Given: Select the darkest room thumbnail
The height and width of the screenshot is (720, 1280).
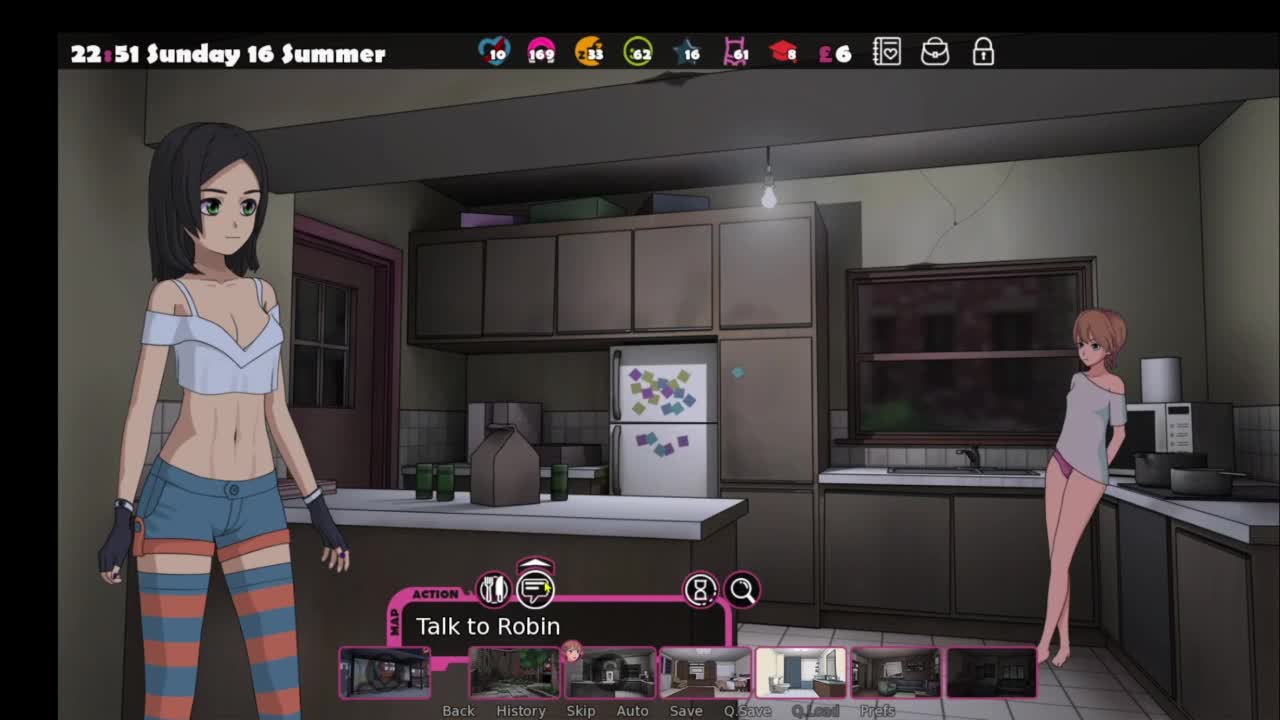Looking at the screenshot, I should (991, 672).
